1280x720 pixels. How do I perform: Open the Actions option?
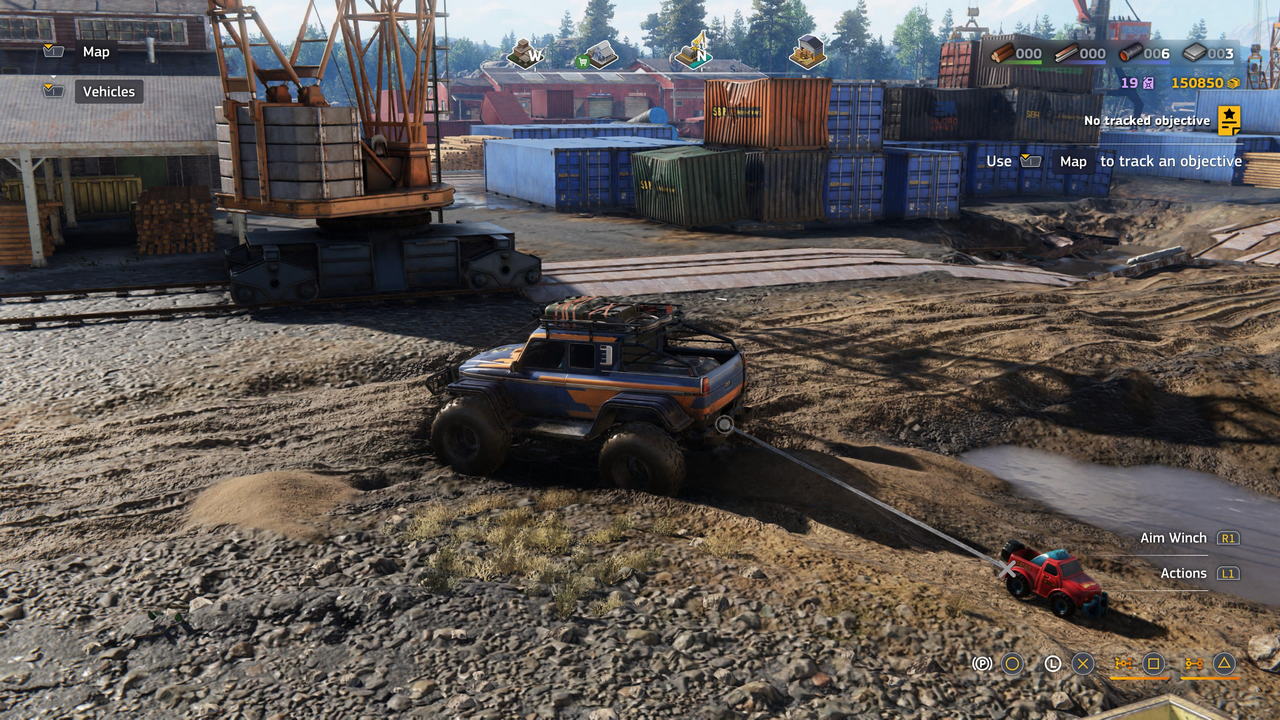click(1183, 573)
